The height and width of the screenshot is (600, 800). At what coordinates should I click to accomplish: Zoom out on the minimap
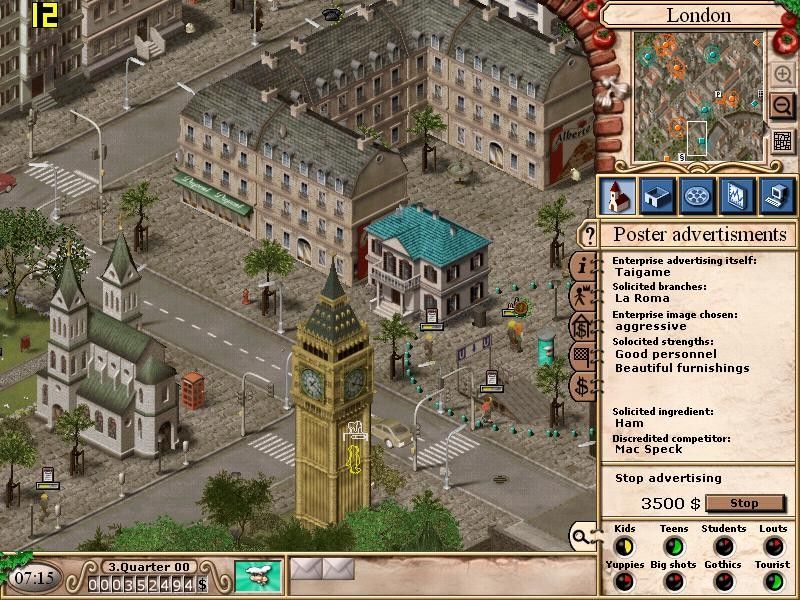pos(782,106)
